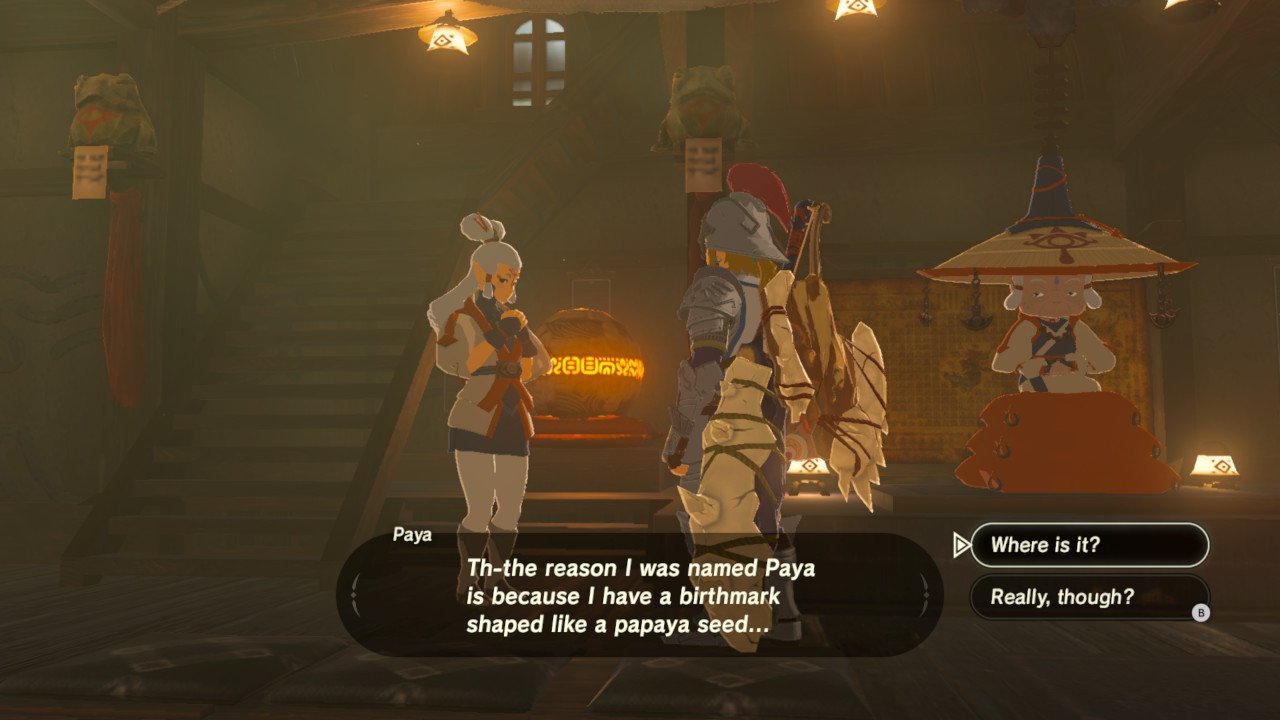The width and height of the screenshot is (1280, 720).
Task: Select the triangular cursor next to dialogue choice
Action: click(x=961, y=545)
